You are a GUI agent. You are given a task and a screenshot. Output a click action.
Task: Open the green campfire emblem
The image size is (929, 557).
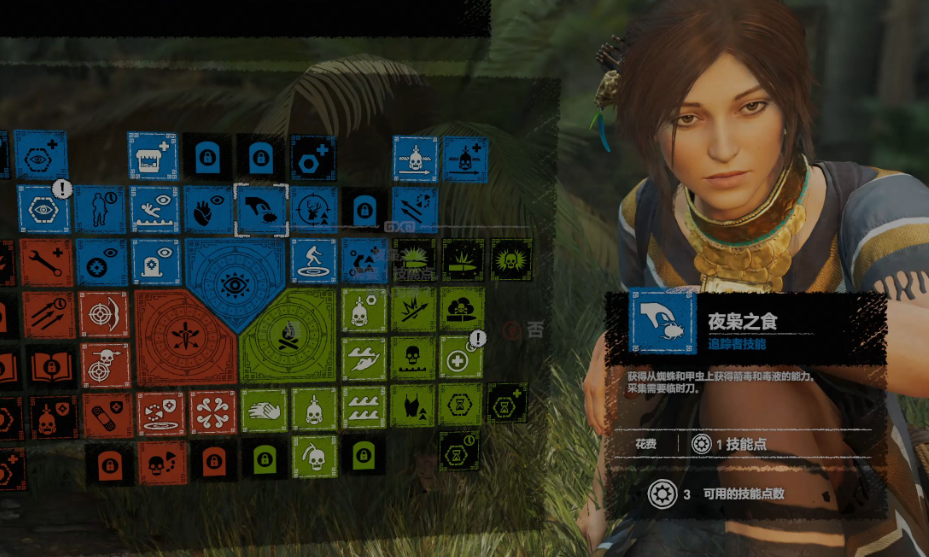click(x=289, y=335)
